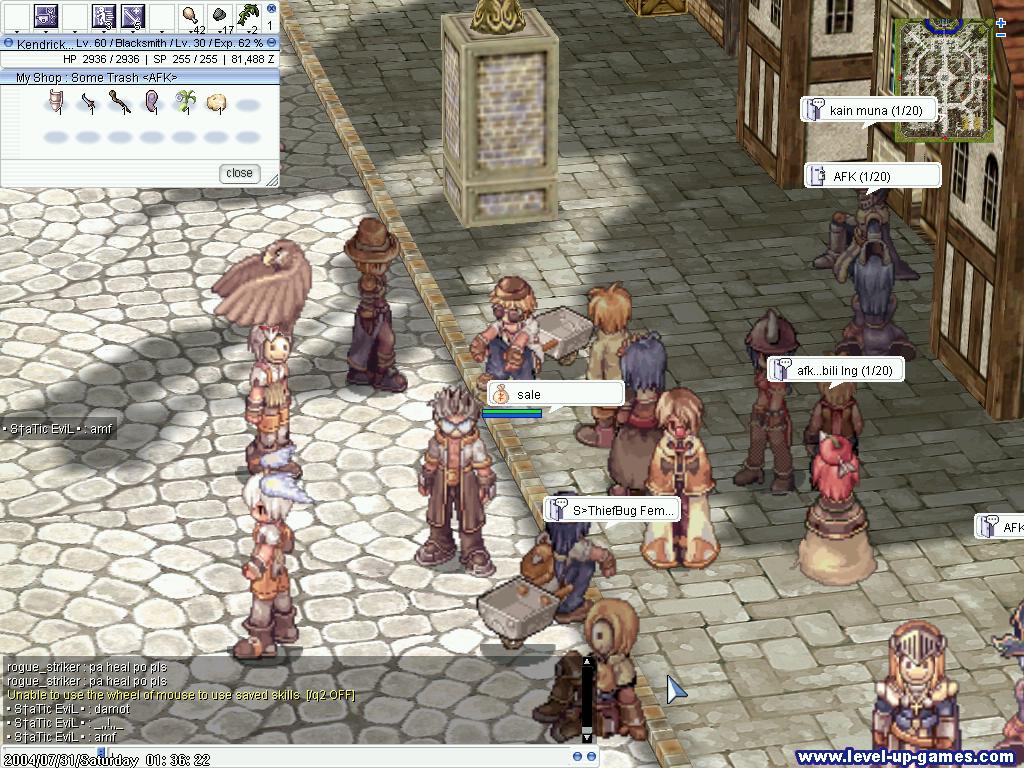Select the wooden staff item in shop
1024x768 pixels.
click(119, 102)
